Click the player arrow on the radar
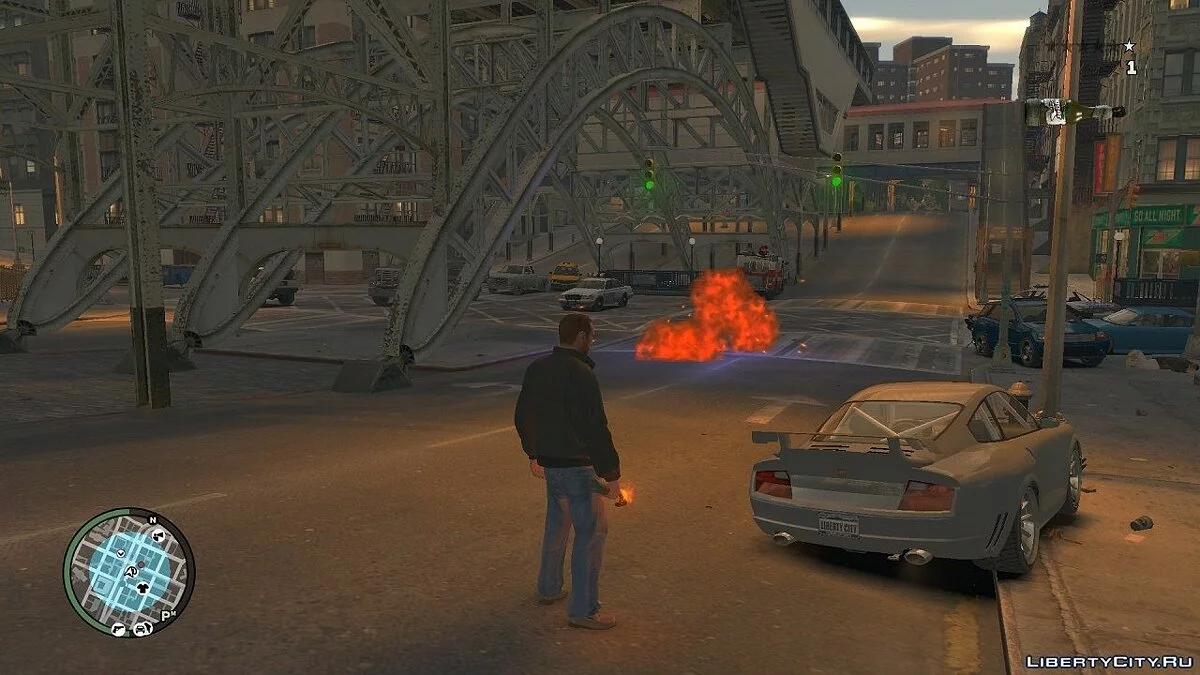 130,572
